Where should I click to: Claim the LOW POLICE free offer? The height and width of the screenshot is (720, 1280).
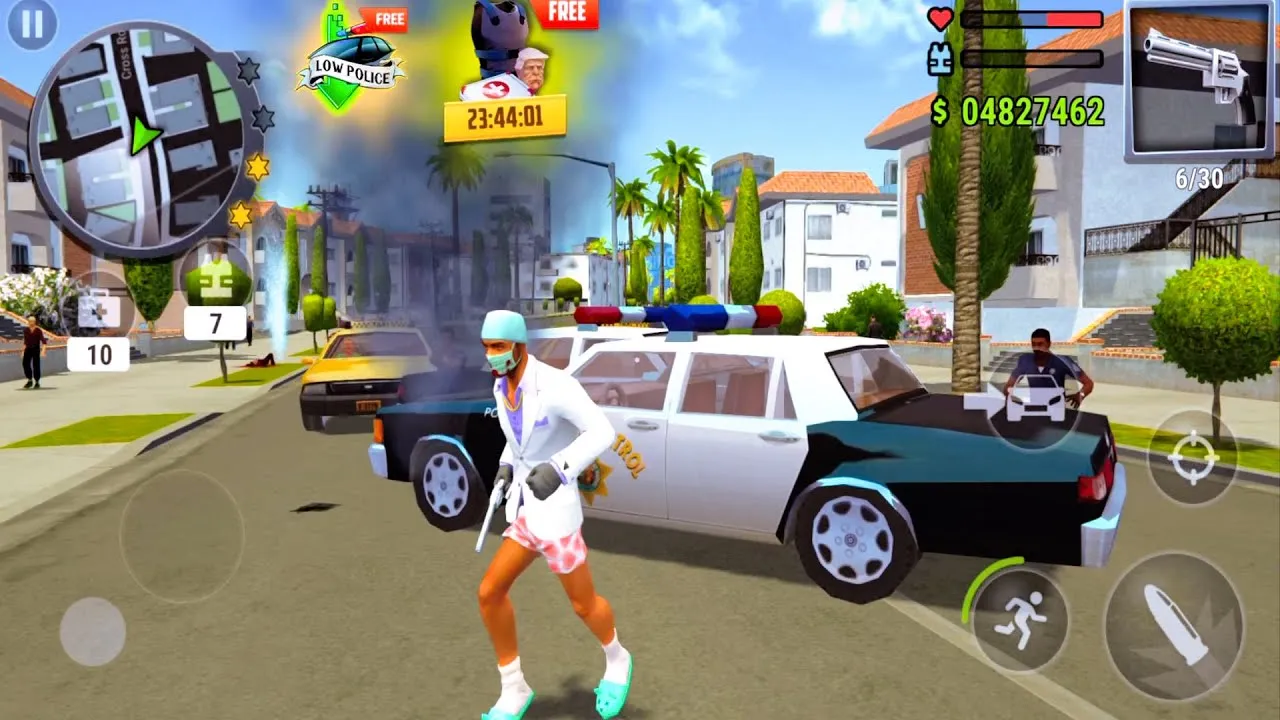tap(352, 55)
